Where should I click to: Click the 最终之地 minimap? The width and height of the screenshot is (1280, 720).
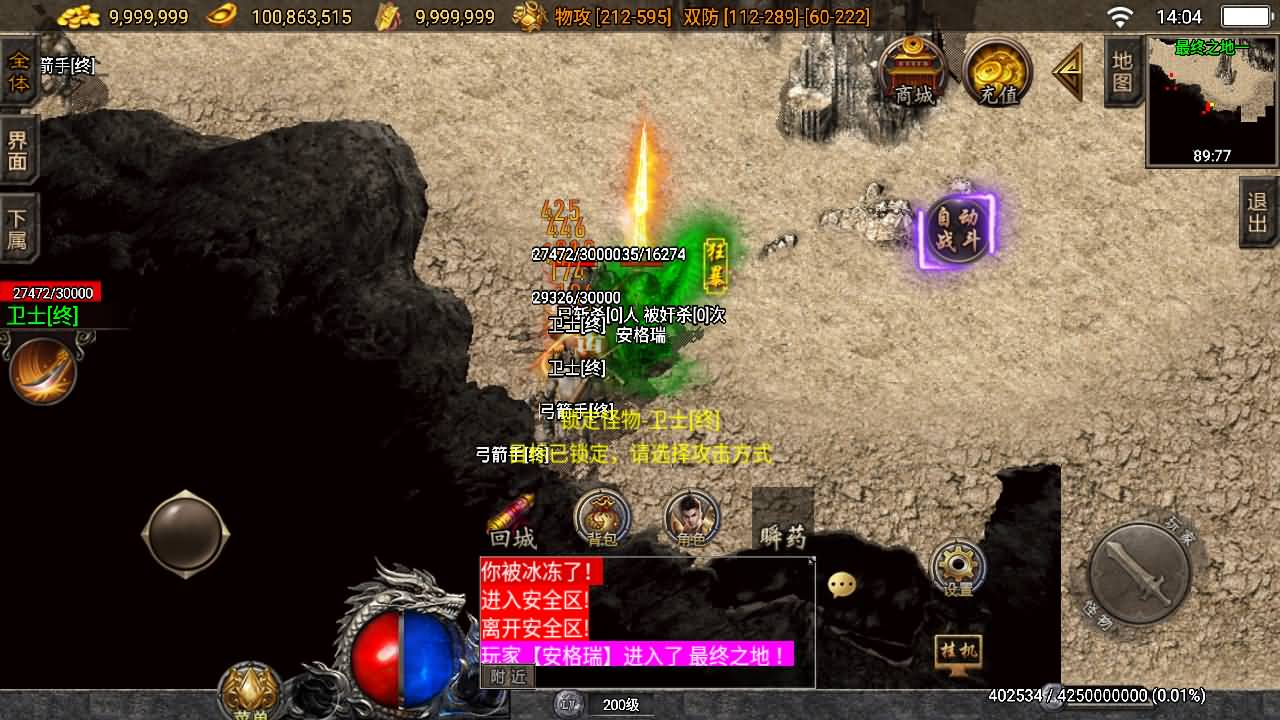click(x=1212, y=100)
